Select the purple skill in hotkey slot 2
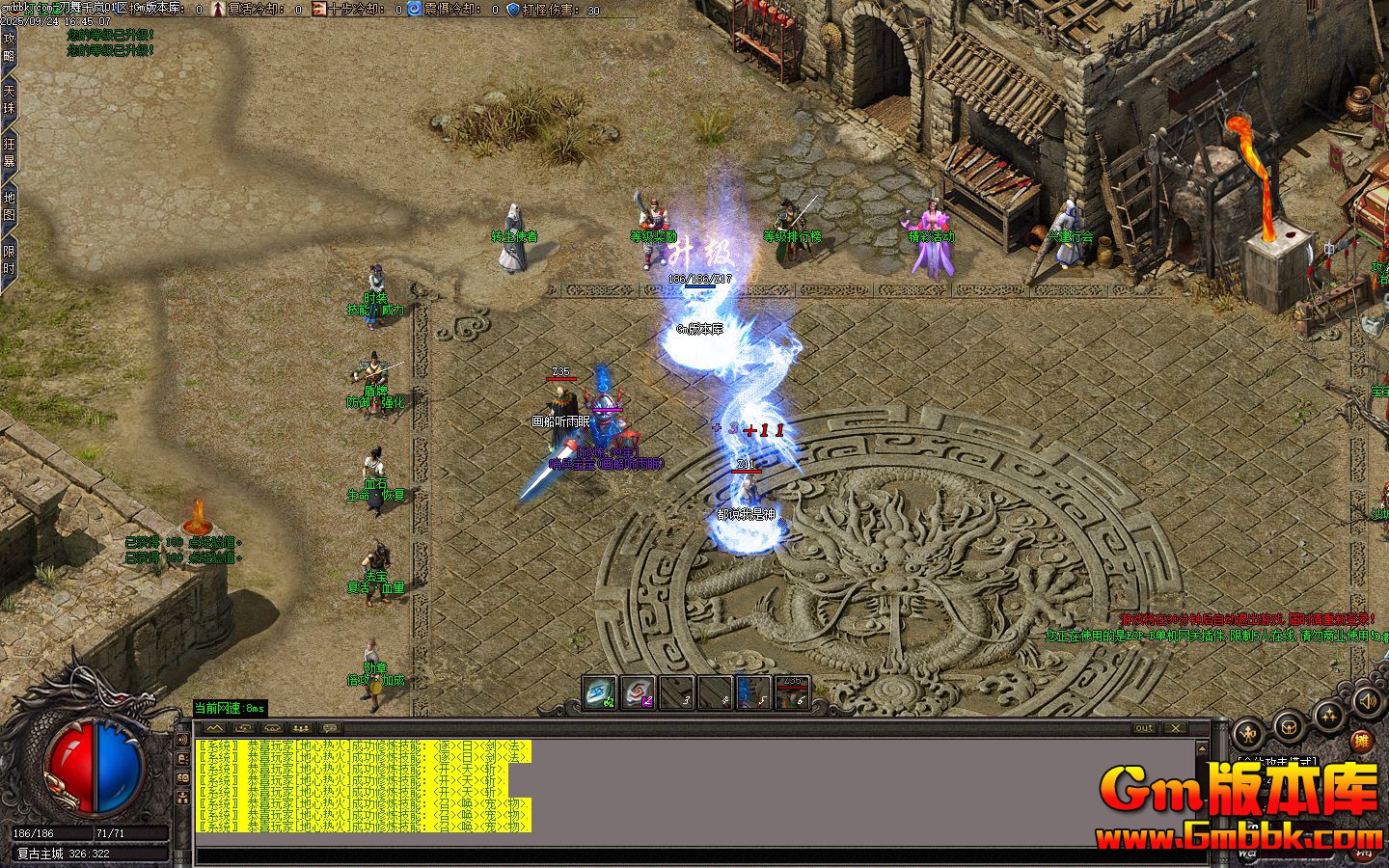1389x868 pixels. coord(637,692)
